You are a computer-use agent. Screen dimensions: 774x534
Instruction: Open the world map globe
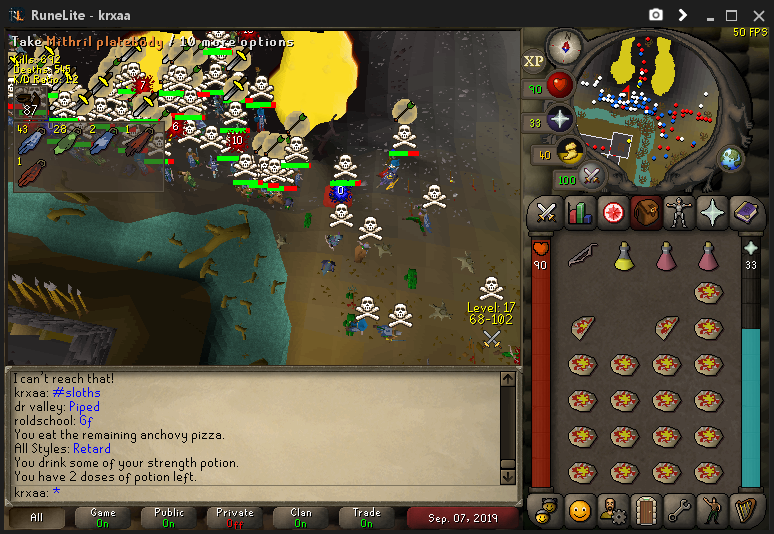732,158
